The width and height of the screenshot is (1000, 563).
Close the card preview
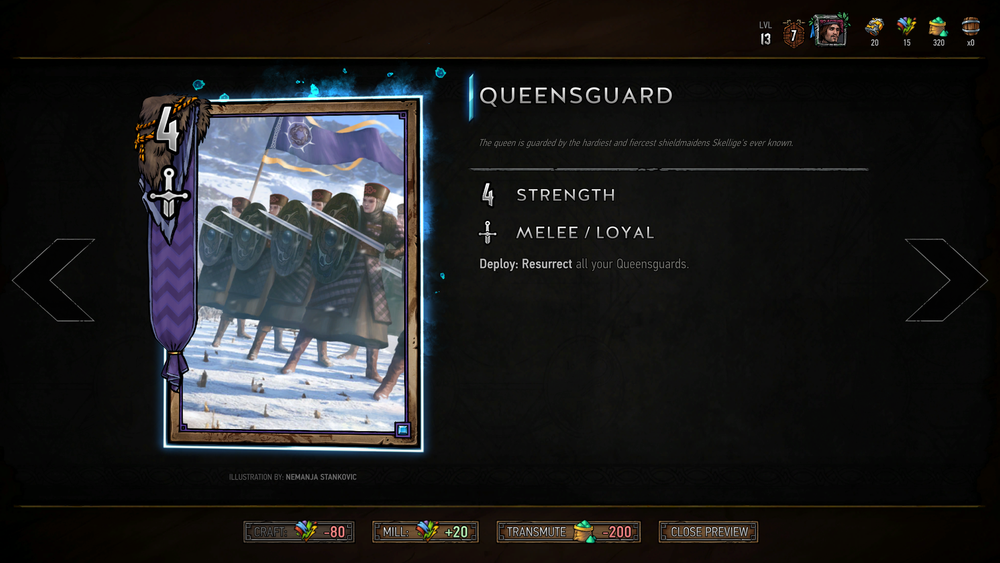[708, 532]
